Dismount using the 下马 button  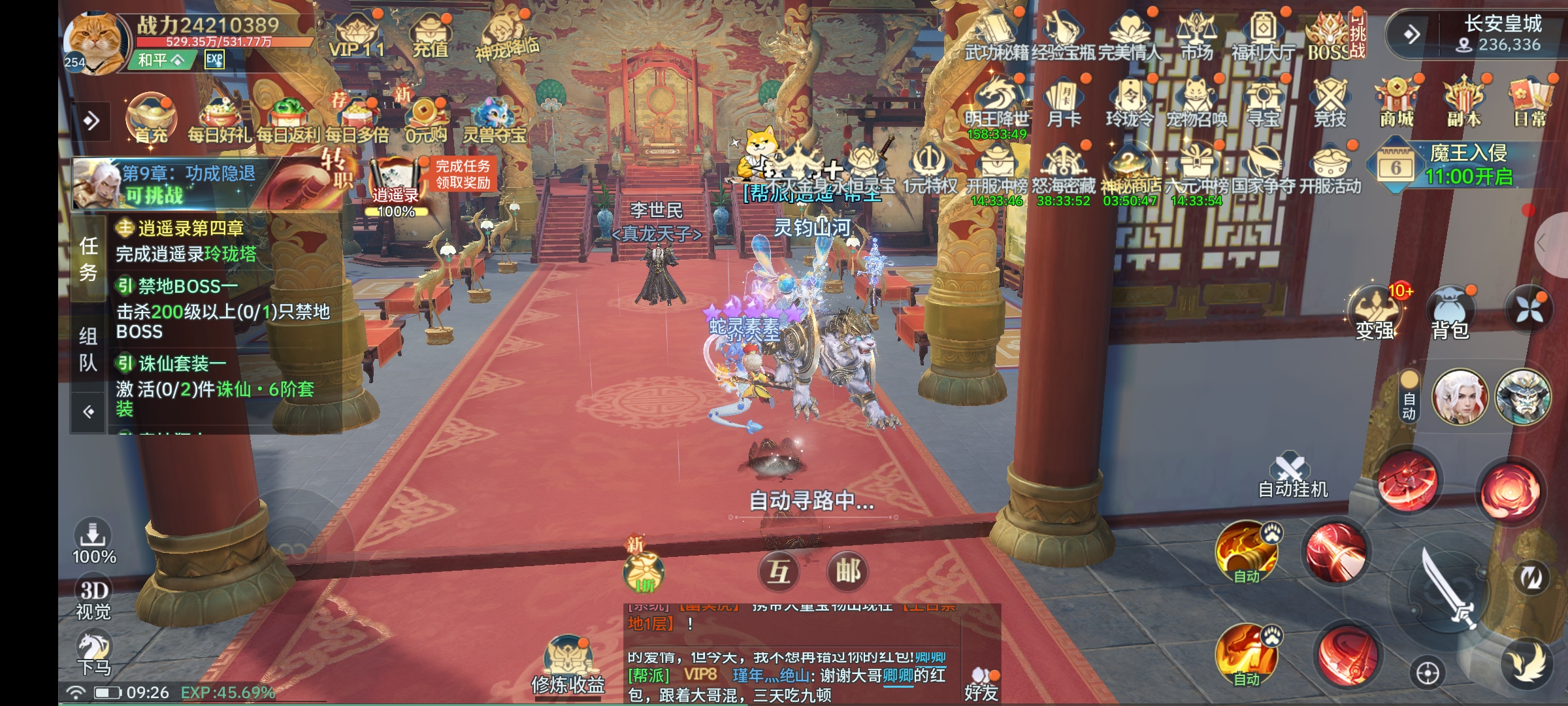[94, 652]
